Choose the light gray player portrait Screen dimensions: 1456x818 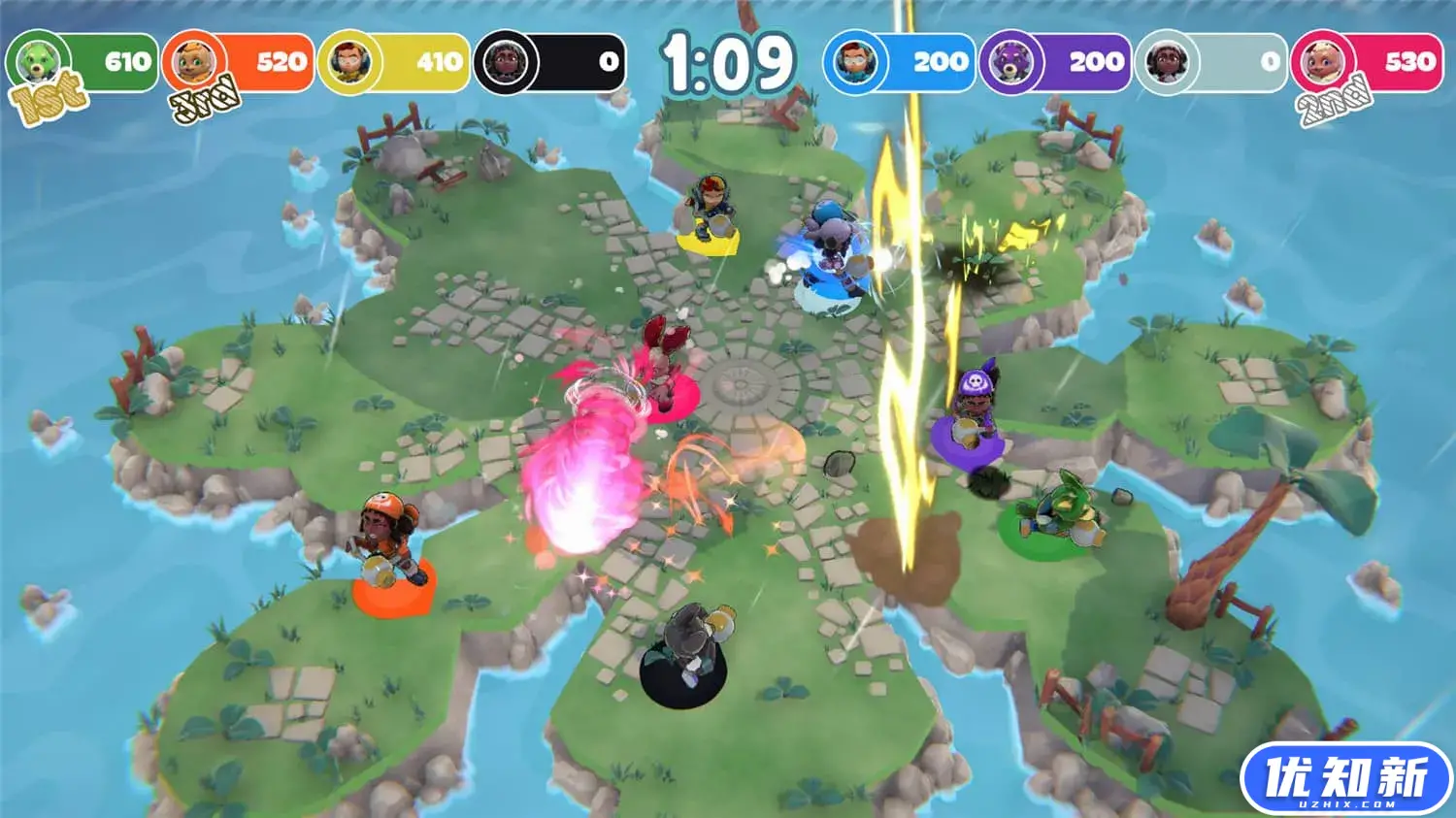tap(1167, 63)
